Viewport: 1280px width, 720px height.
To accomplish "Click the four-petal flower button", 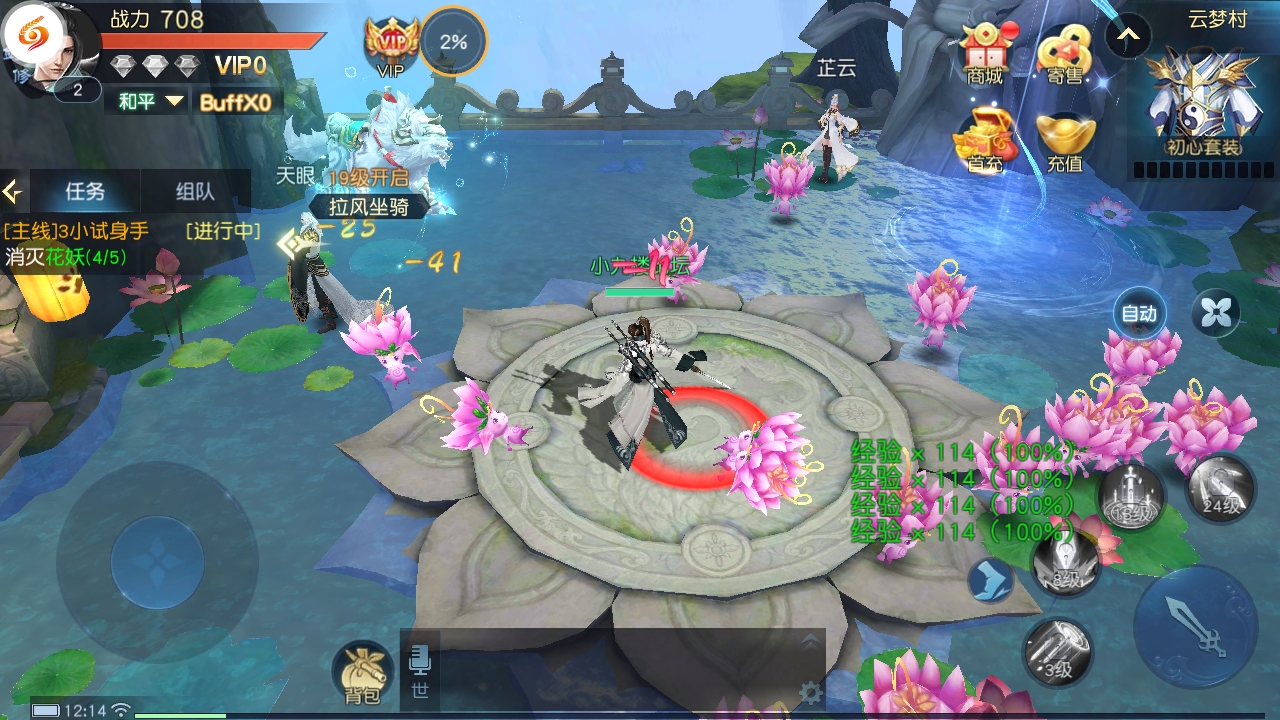I will 1216,314.
